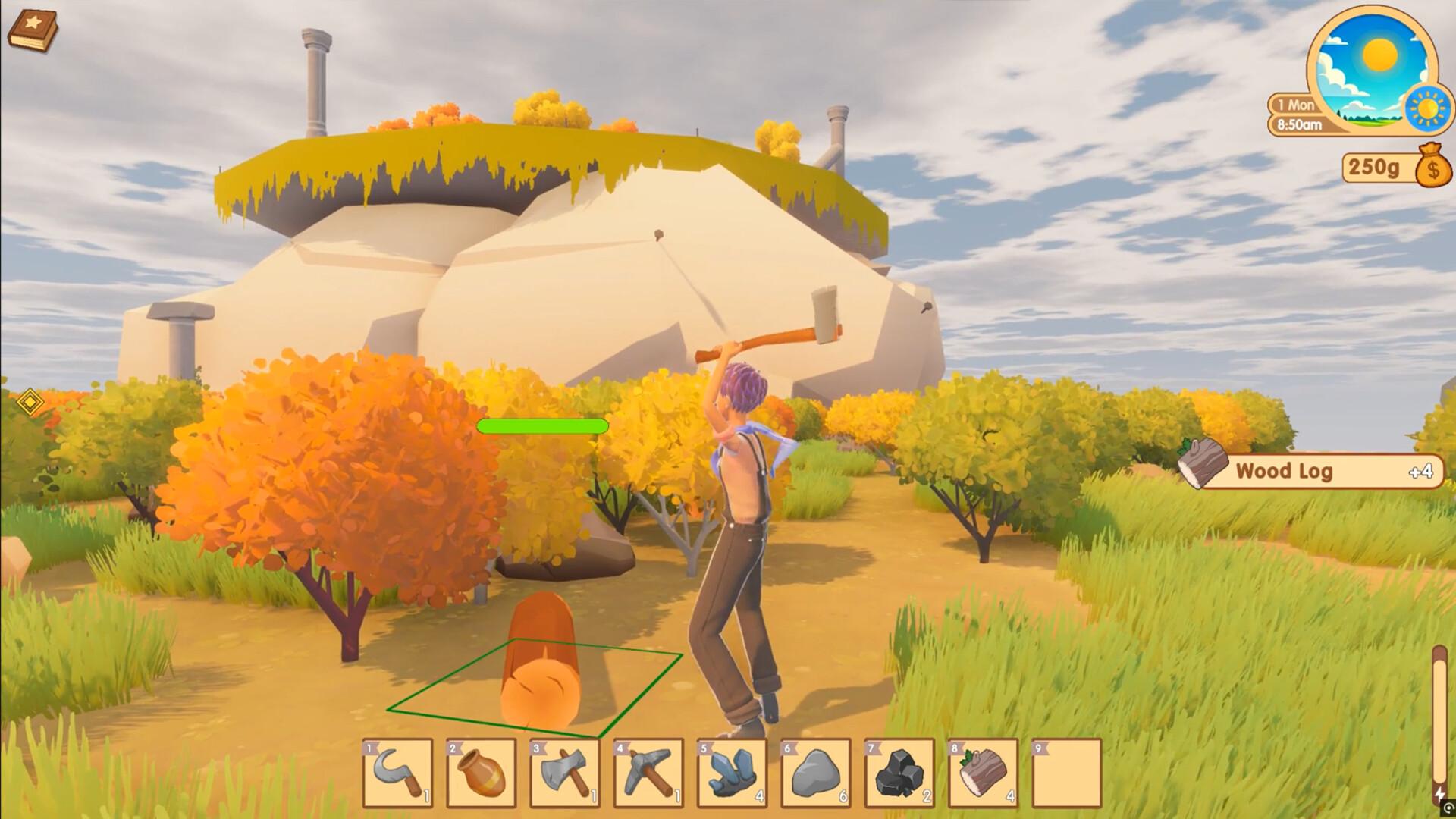Select the empty ninth hotbar slot
This screenshot has height=819, width=1456.
click(1066, 773)
